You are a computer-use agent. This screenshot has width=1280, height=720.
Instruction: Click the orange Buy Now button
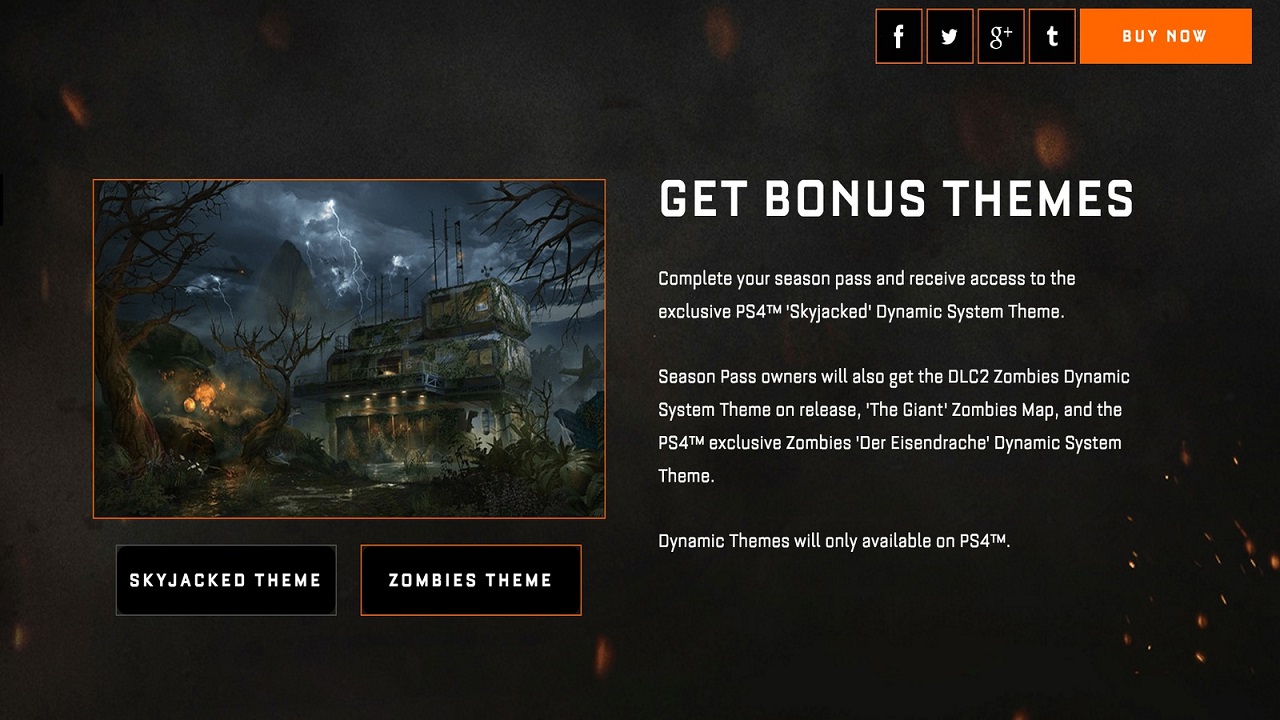1165,36
